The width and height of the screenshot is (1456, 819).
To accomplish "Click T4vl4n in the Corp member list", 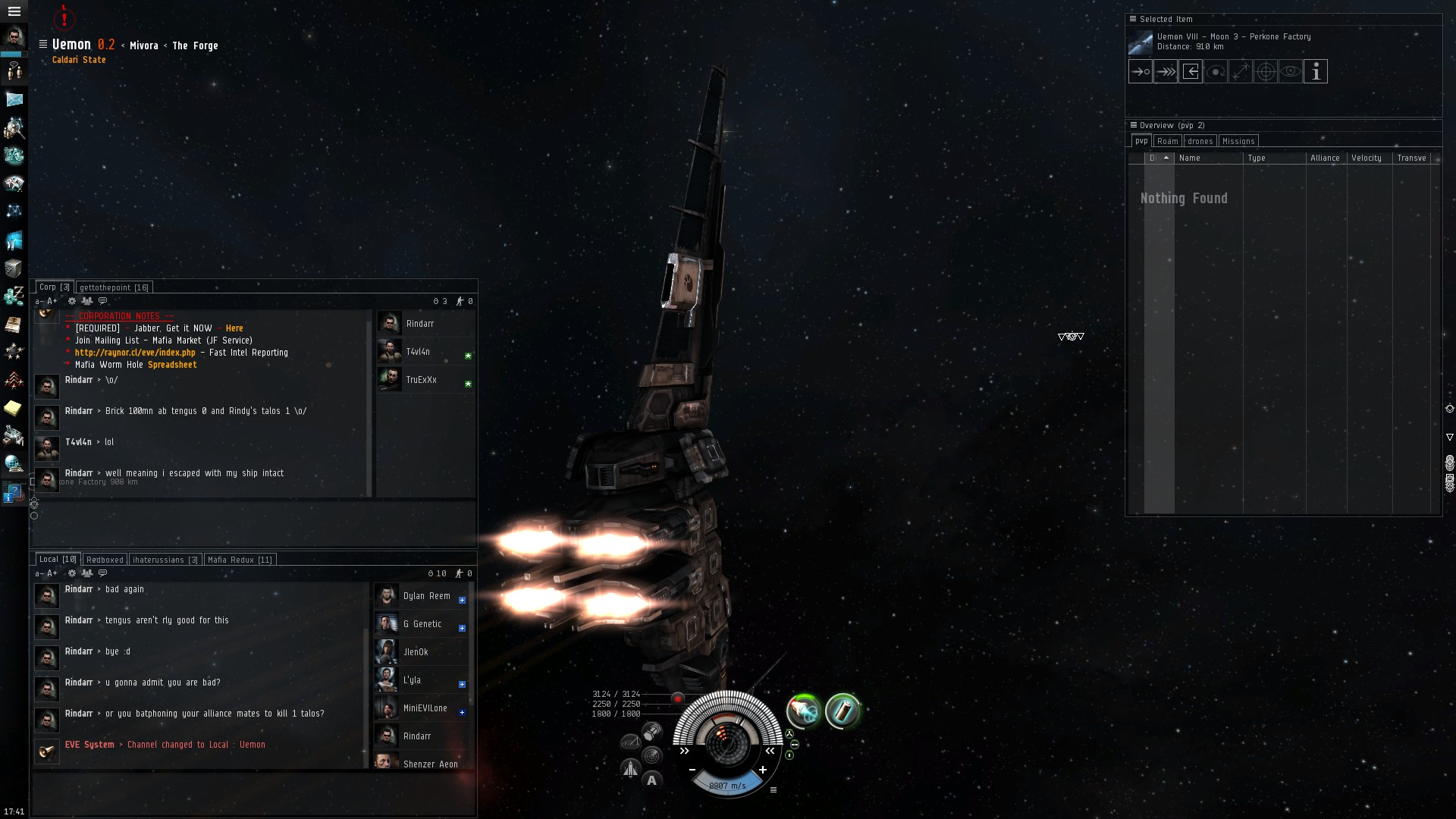I will point(418,352).
